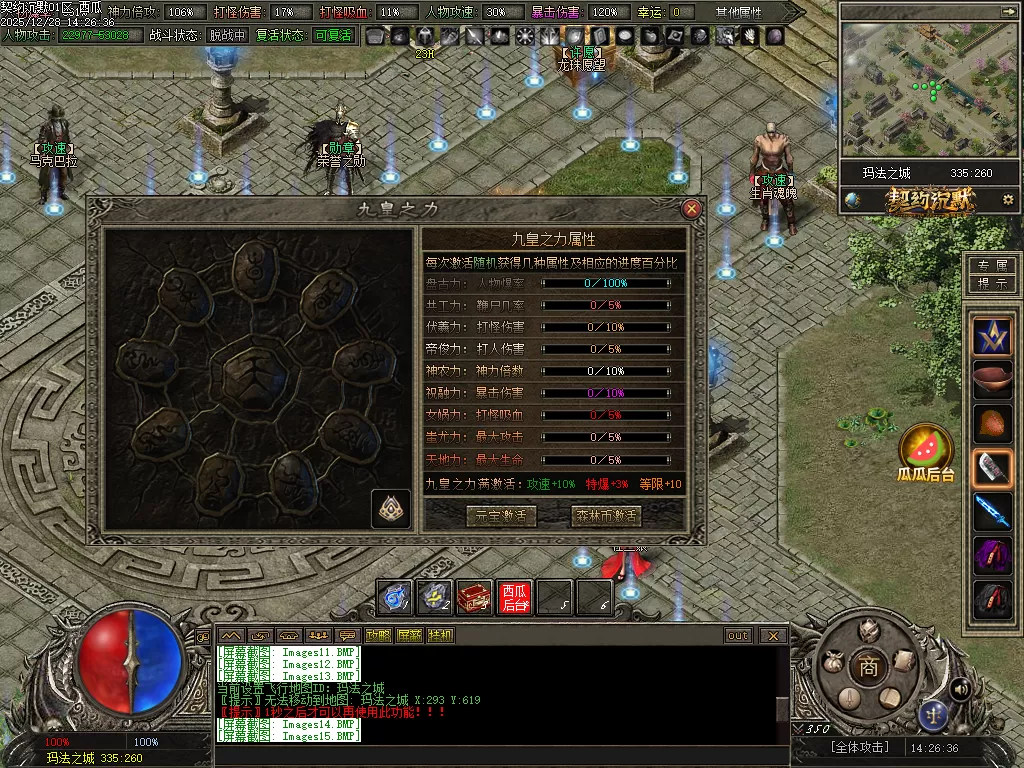Use the red 西瓜后台 hotbar slot
The image size is (1024, 768).
(x=515, y=597)
